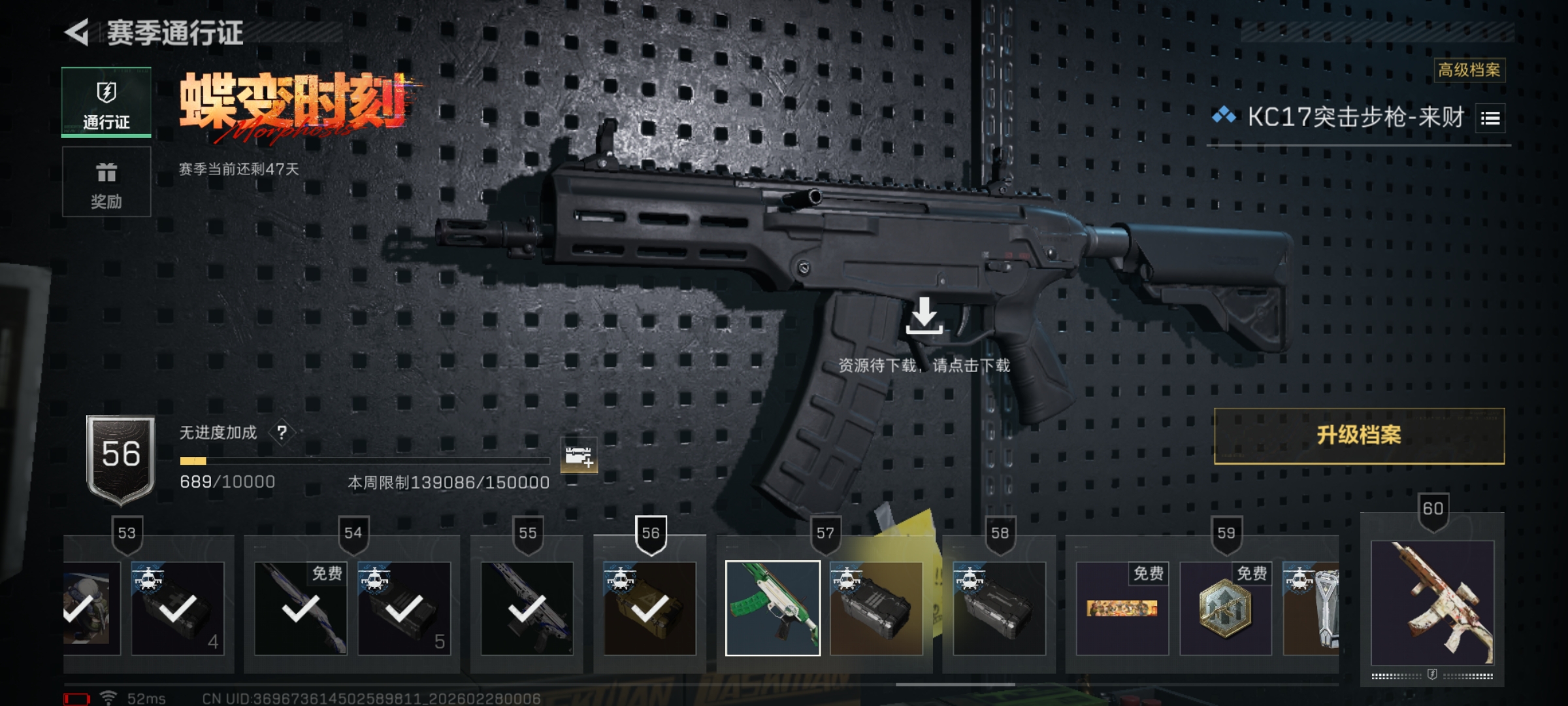Click the buy-levels icon next to progress bar
Viewport: 1568px width, 706px height.
point(579,455)
